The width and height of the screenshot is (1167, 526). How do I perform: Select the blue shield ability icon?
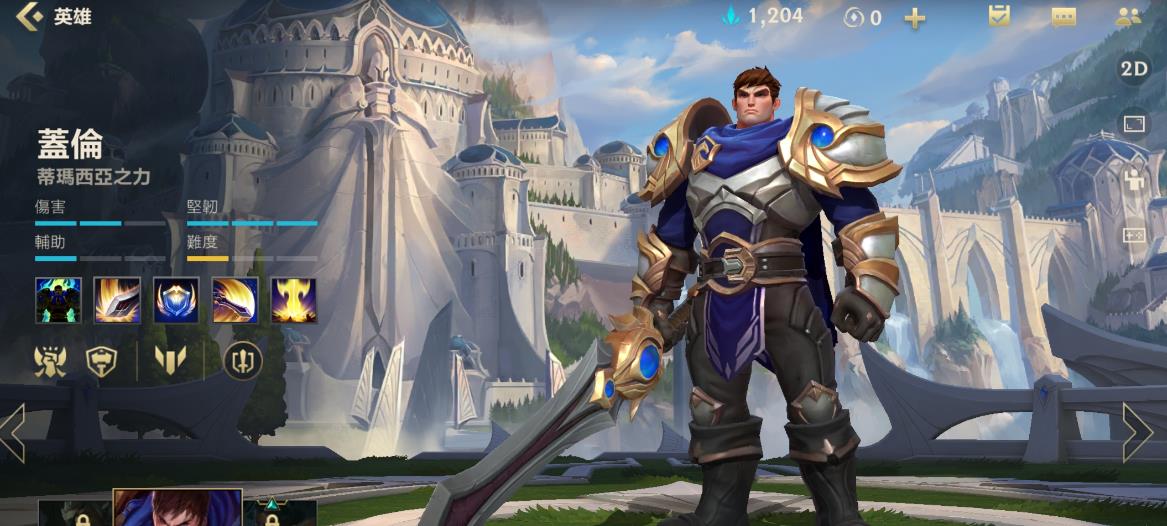(176, 300)
